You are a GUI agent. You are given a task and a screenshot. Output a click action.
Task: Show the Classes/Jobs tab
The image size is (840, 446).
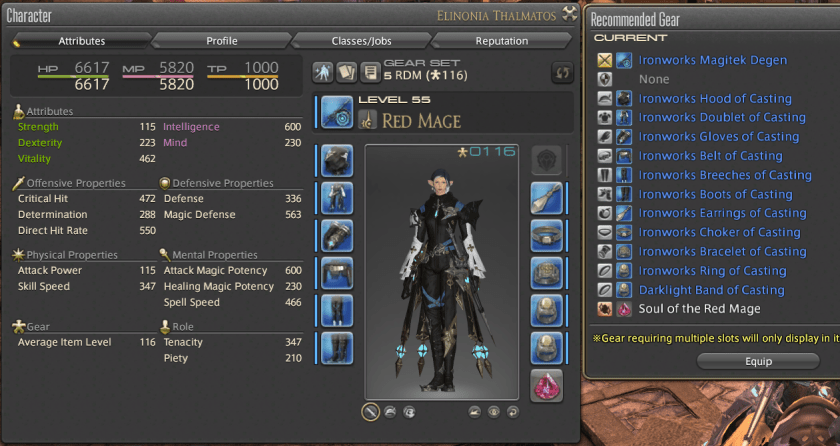click(361, 41)
